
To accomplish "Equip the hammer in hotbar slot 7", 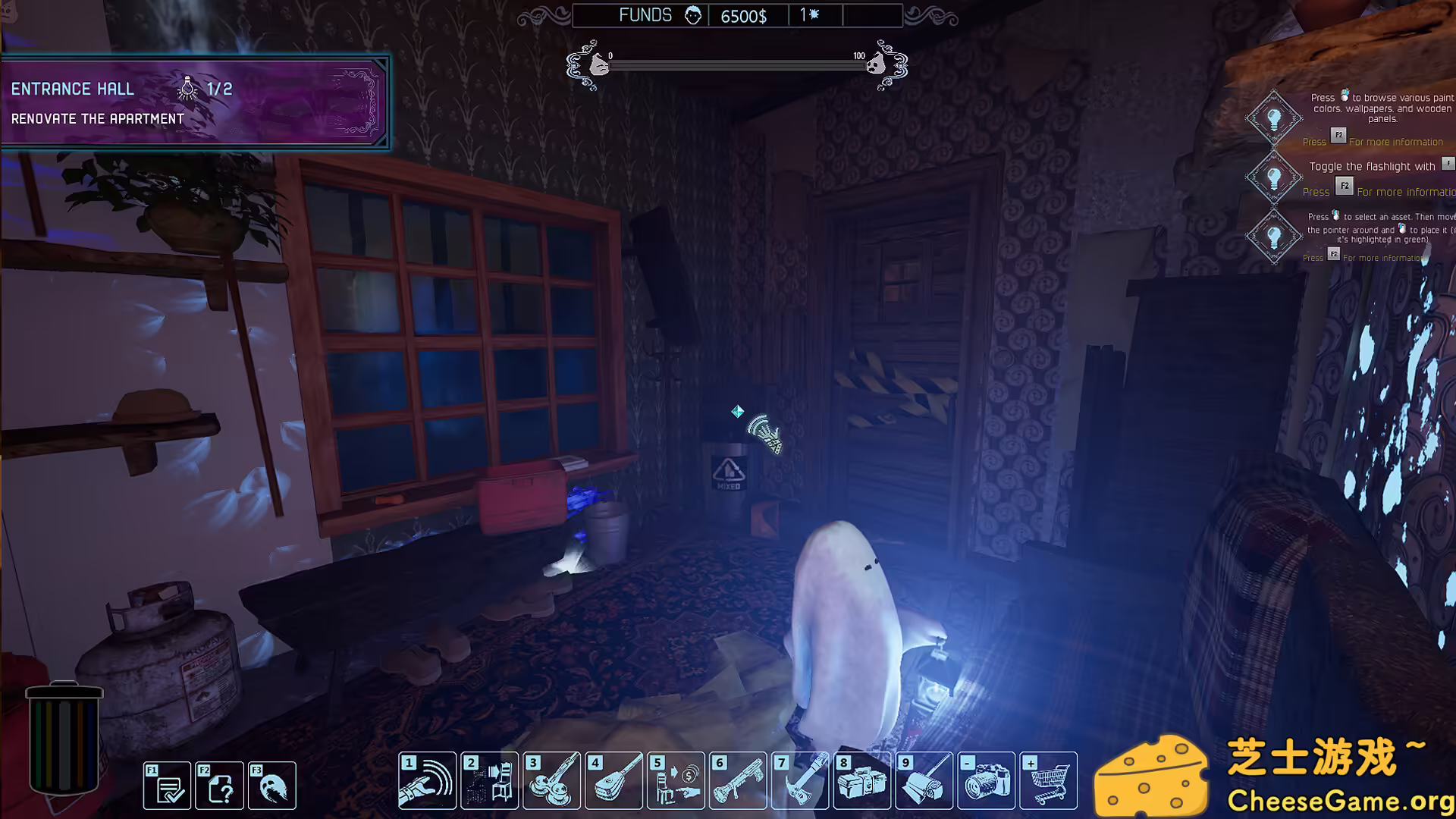I will tap(801, 781).
